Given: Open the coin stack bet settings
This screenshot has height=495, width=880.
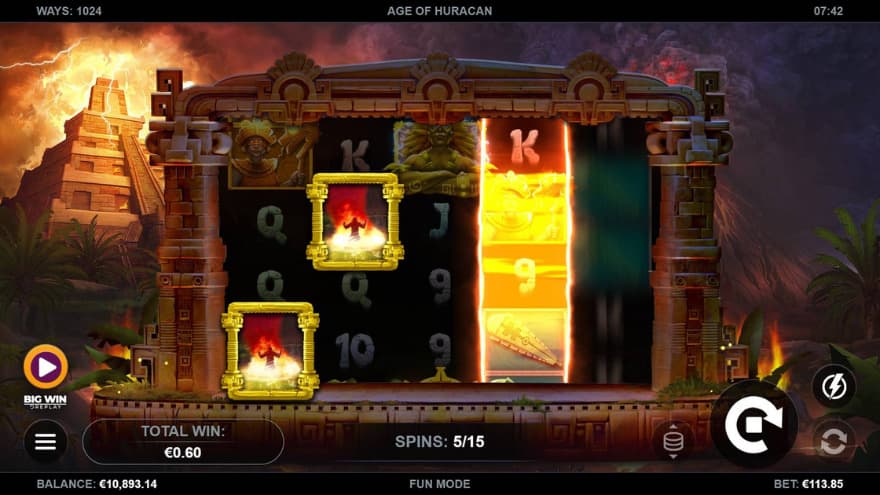Looking at the screenshot, I should pyautogui.click(x=673, y=441).
